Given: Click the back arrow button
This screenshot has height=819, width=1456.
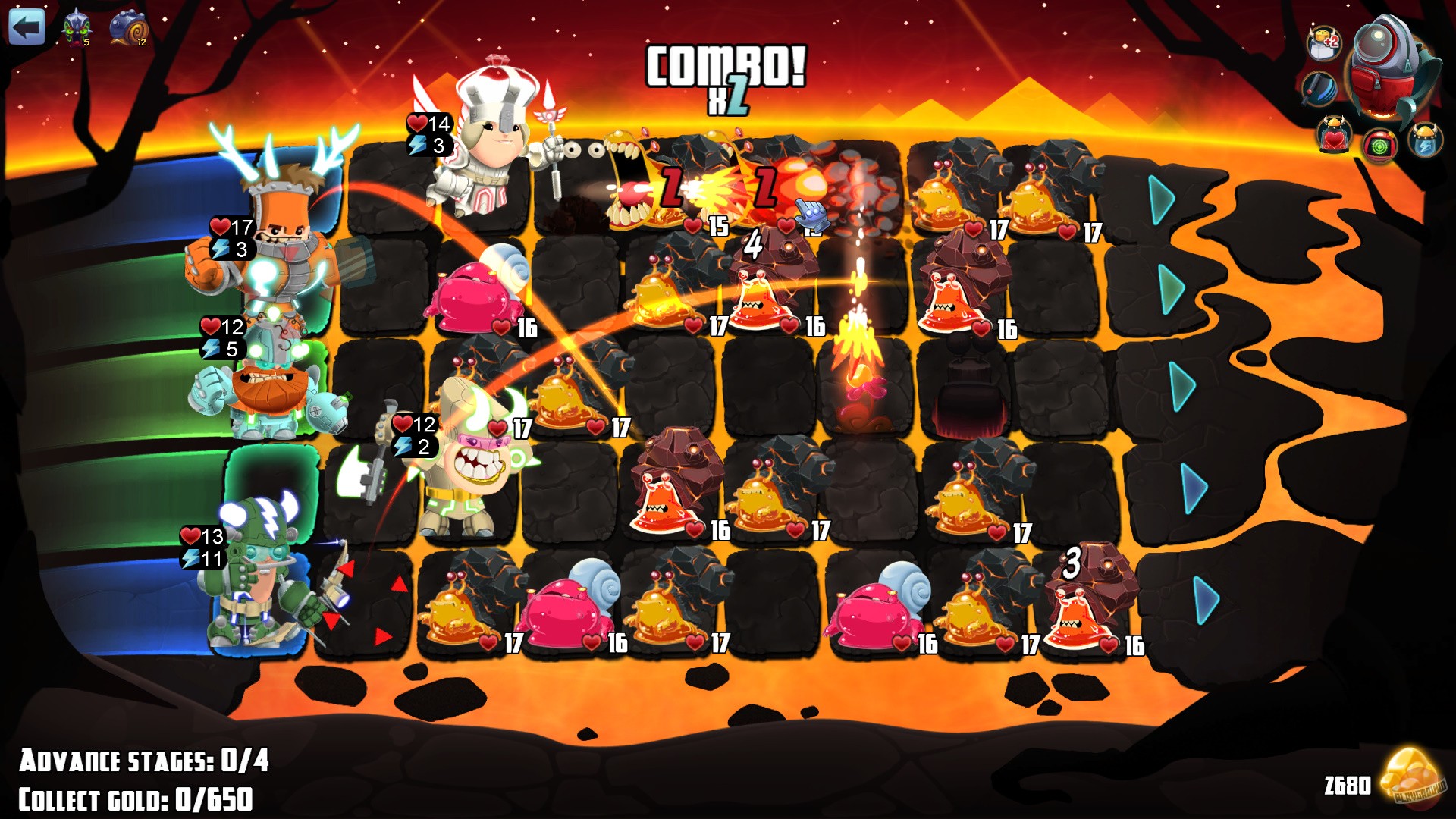Looking at the screenshot, I should coord(27,29).
